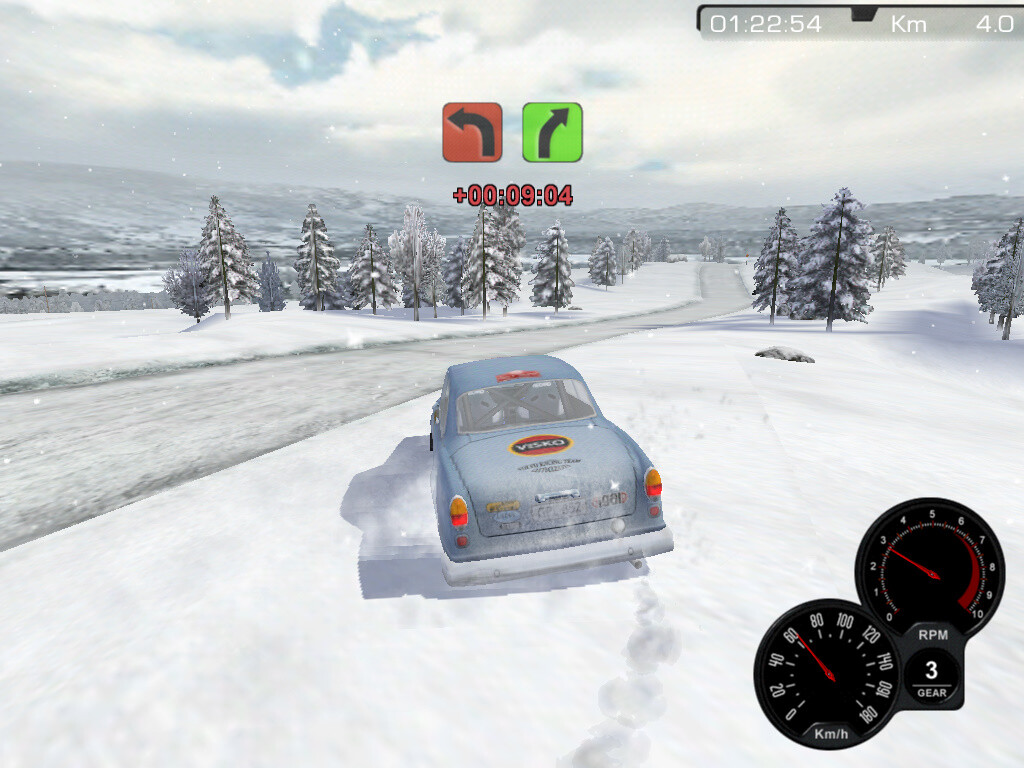Click the red left-turn pace note icon

click(x=472, y=132)
